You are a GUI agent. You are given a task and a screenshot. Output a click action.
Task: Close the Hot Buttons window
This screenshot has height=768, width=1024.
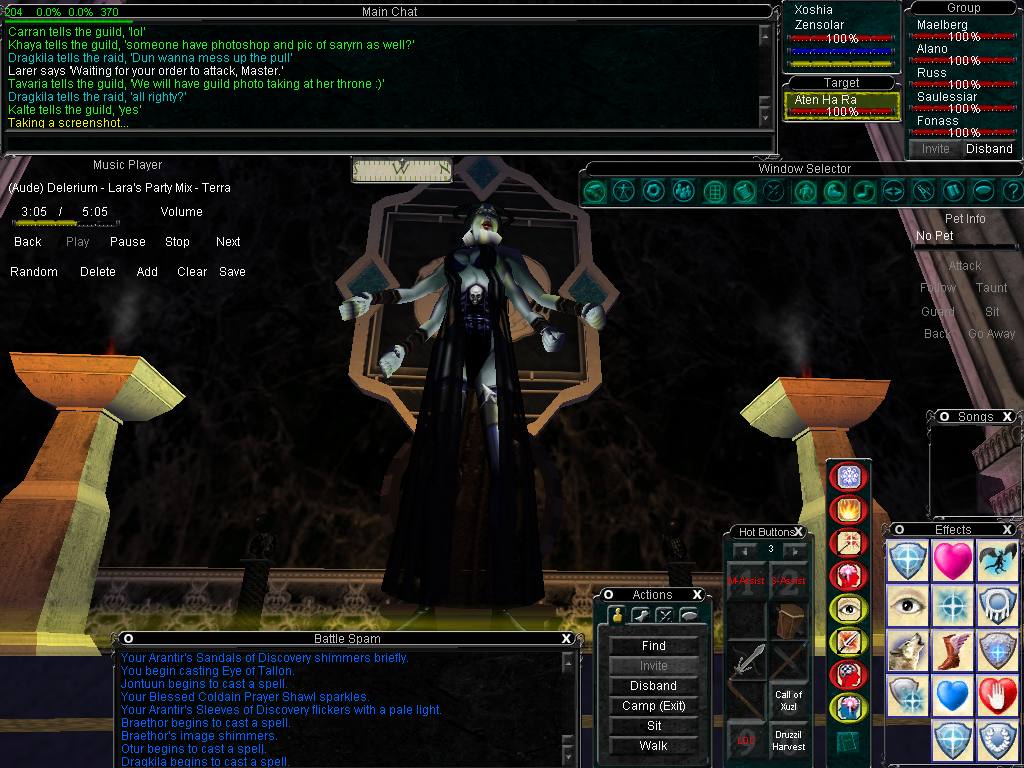[799, 532]
